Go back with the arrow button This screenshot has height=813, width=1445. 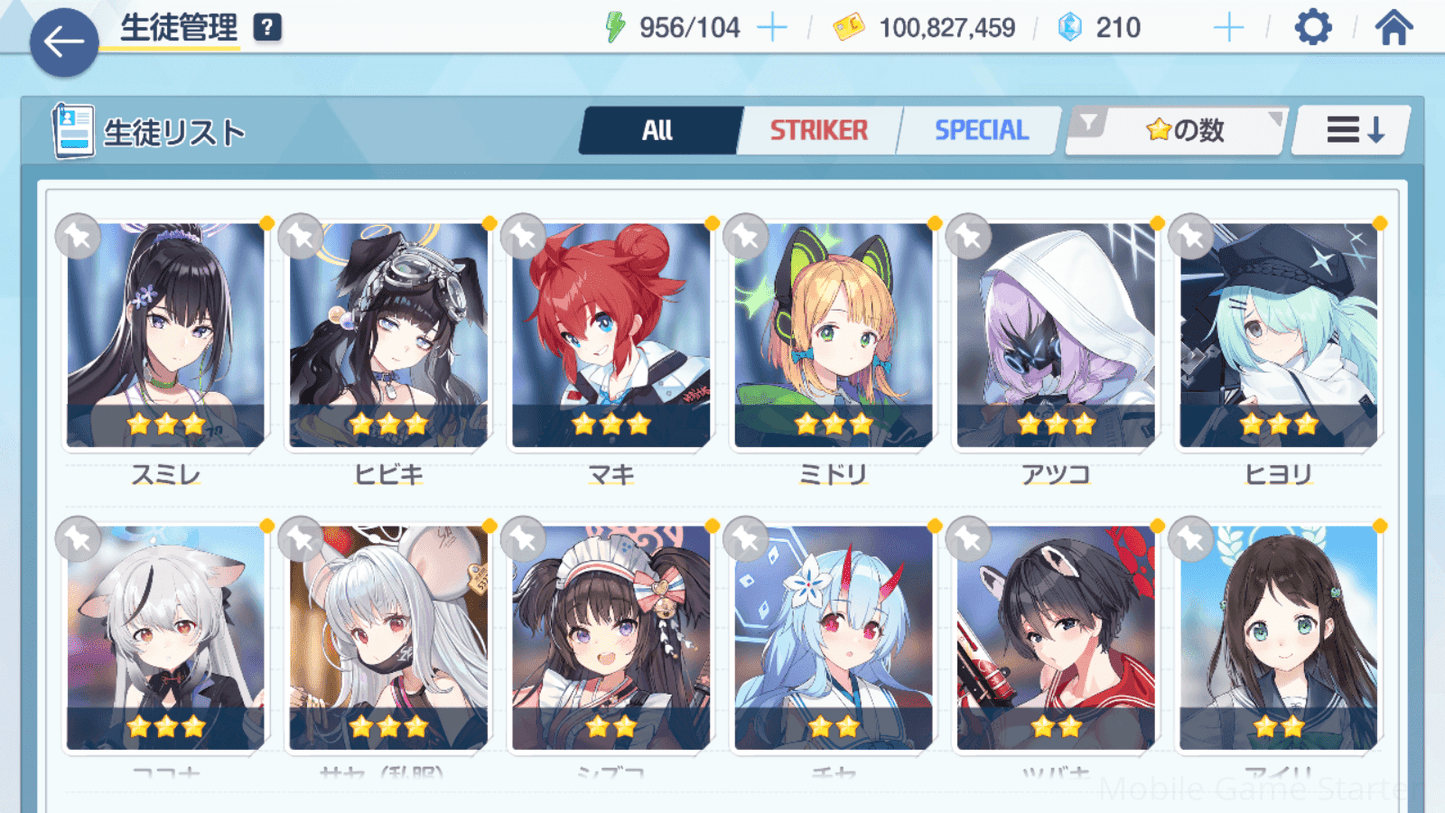click(x=64, y=42)
